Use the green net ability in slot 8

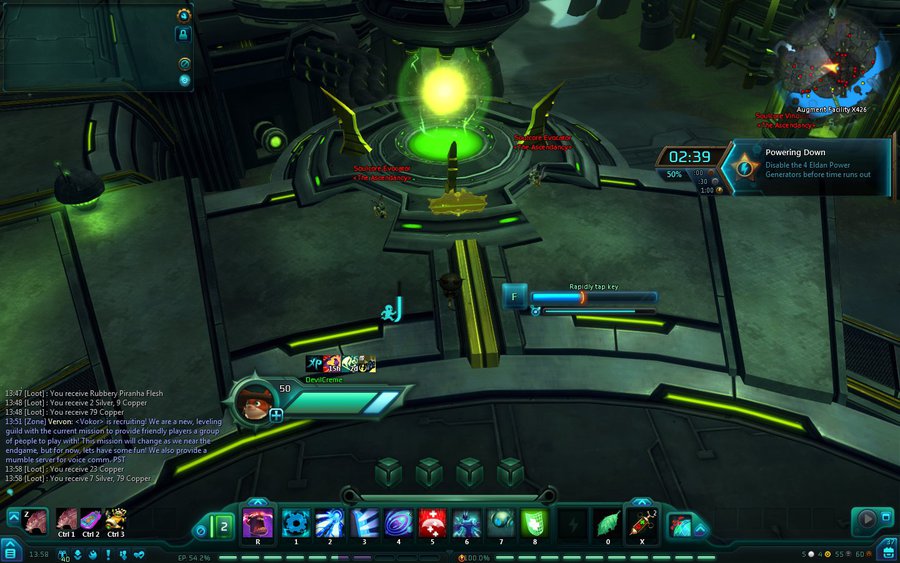click(x=534, y=523)
